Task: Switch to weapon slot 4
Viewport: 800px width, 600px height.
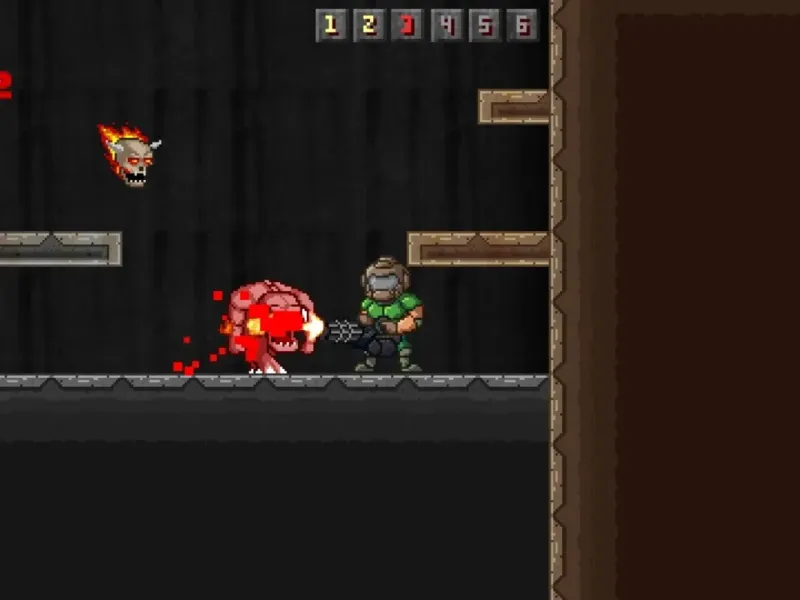Action: point(446,25)
